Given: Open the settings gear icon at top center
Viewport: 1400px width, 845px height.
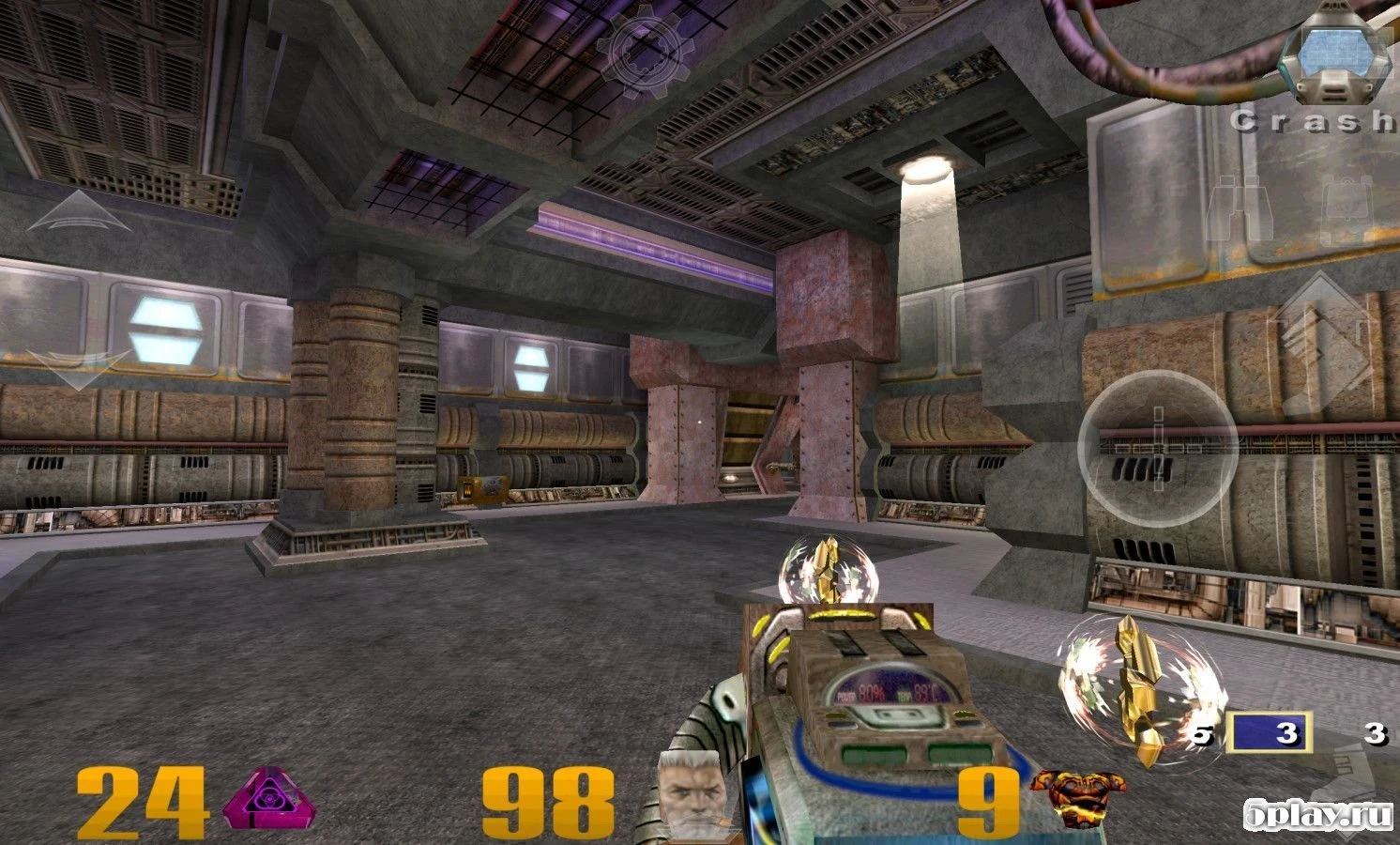Looking at the screenshot, I should (x=644, y=52).
